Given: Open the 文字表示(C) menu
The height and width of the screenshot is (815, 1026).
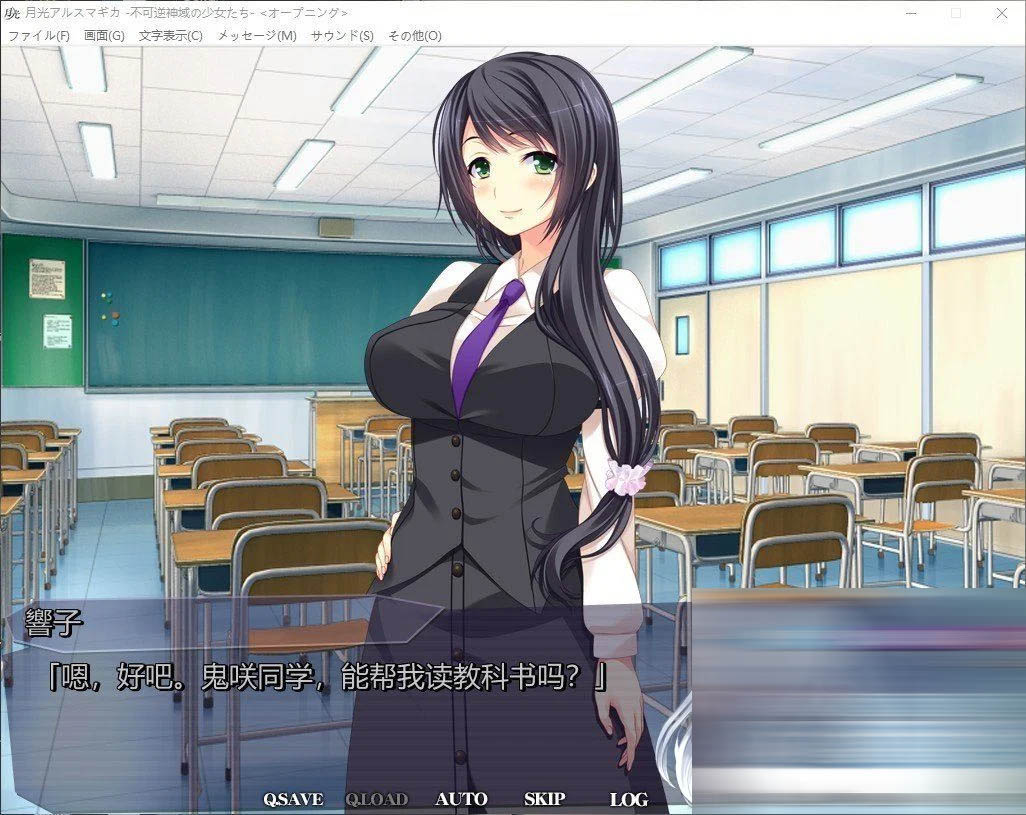Looking at the screenshot, I should pyautogui.click(x=170, y=36).
